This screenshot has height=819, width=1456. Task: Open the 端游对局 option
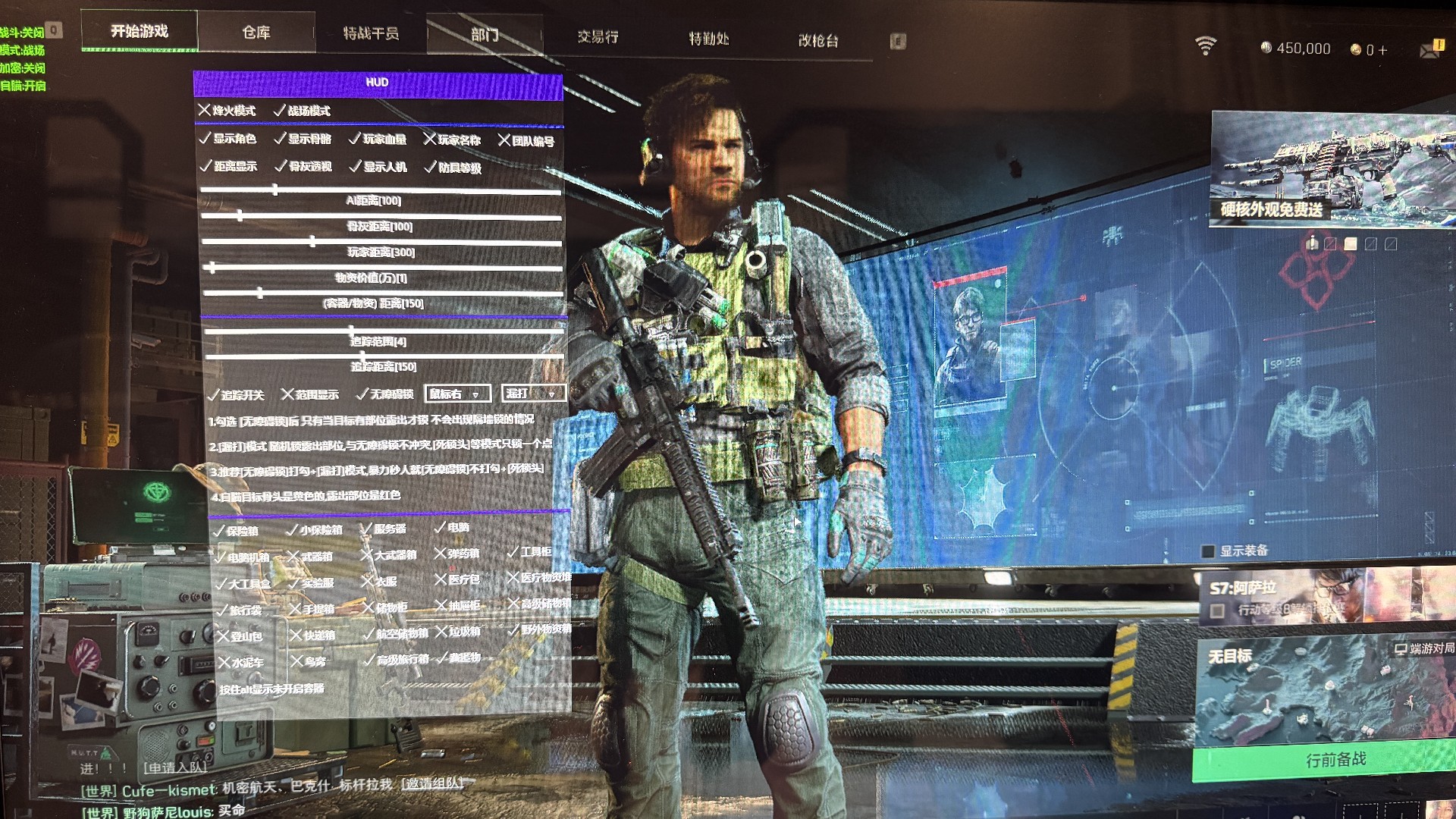pos(1424,648)
